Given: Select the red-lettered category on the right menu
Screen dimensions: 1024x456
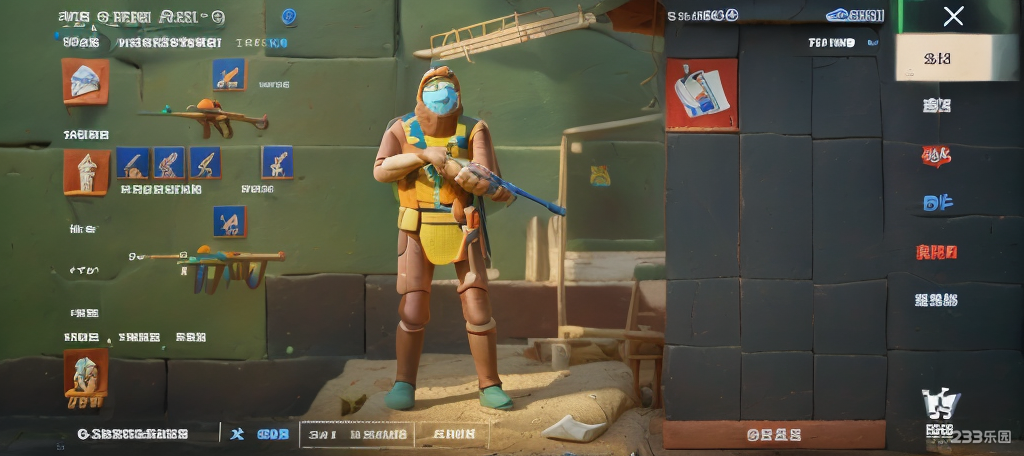Looking at the screenshot, I should pos(937,252).
